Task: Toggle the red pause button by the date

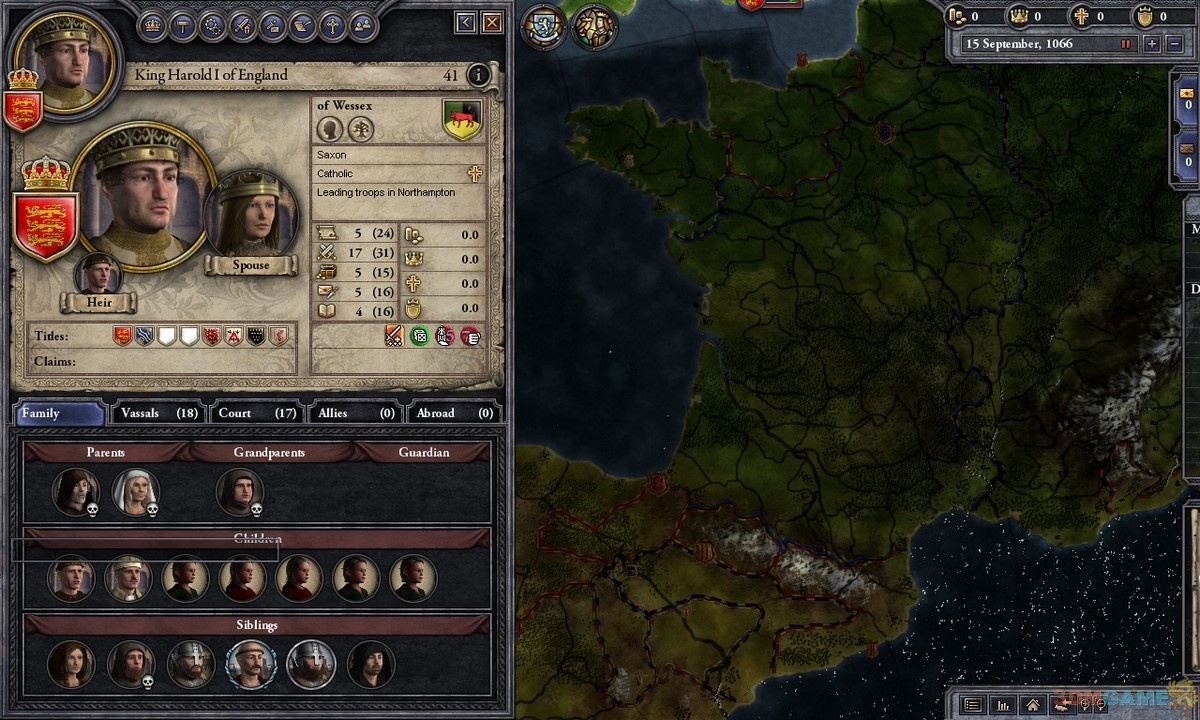Action: (x=1126, y=44)
